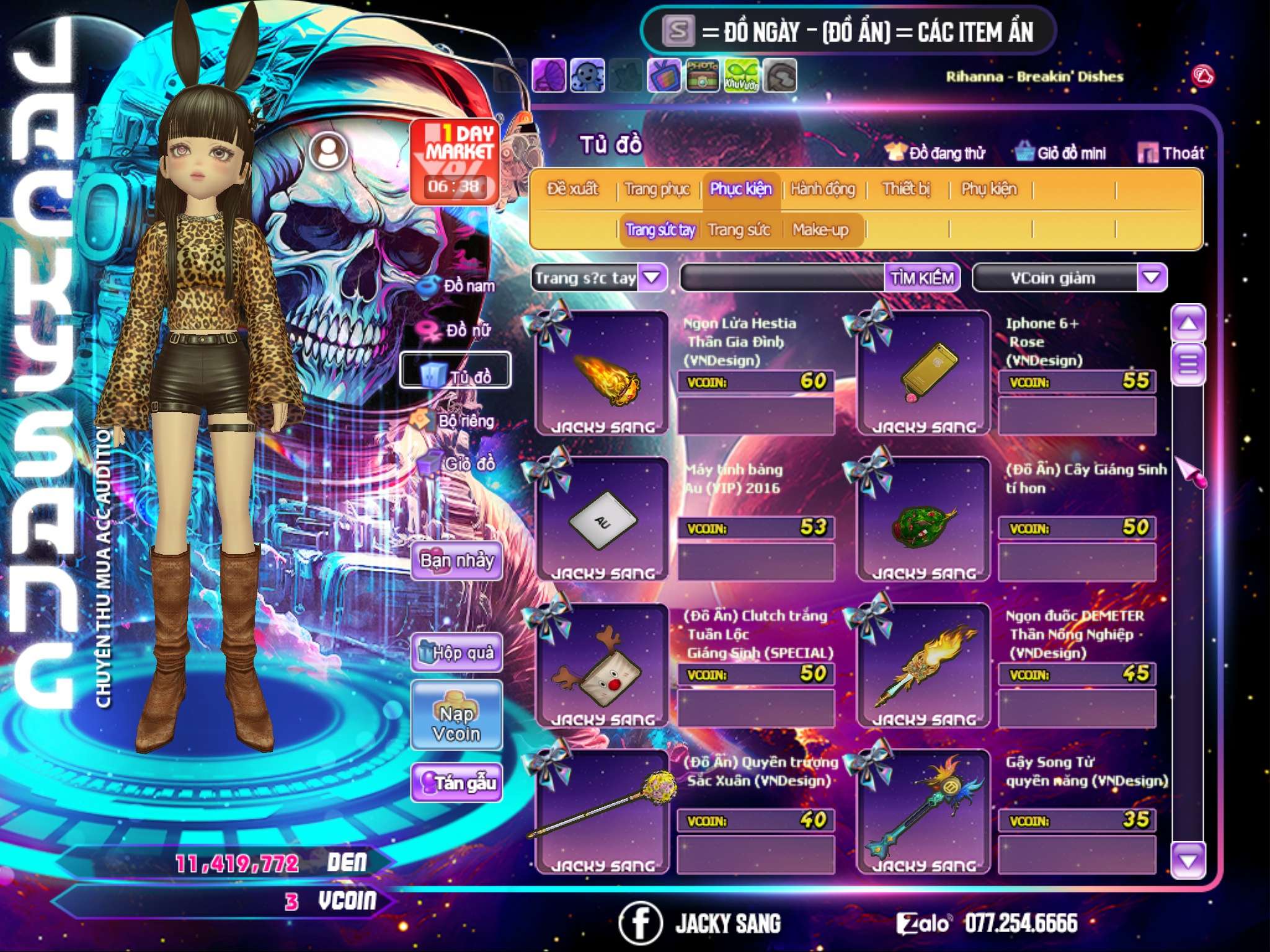This screenshot has width=1270, height=952.
Task: Go to the Đồ nữ shop section
Action: pyautogui.click(x=458, y=330)
